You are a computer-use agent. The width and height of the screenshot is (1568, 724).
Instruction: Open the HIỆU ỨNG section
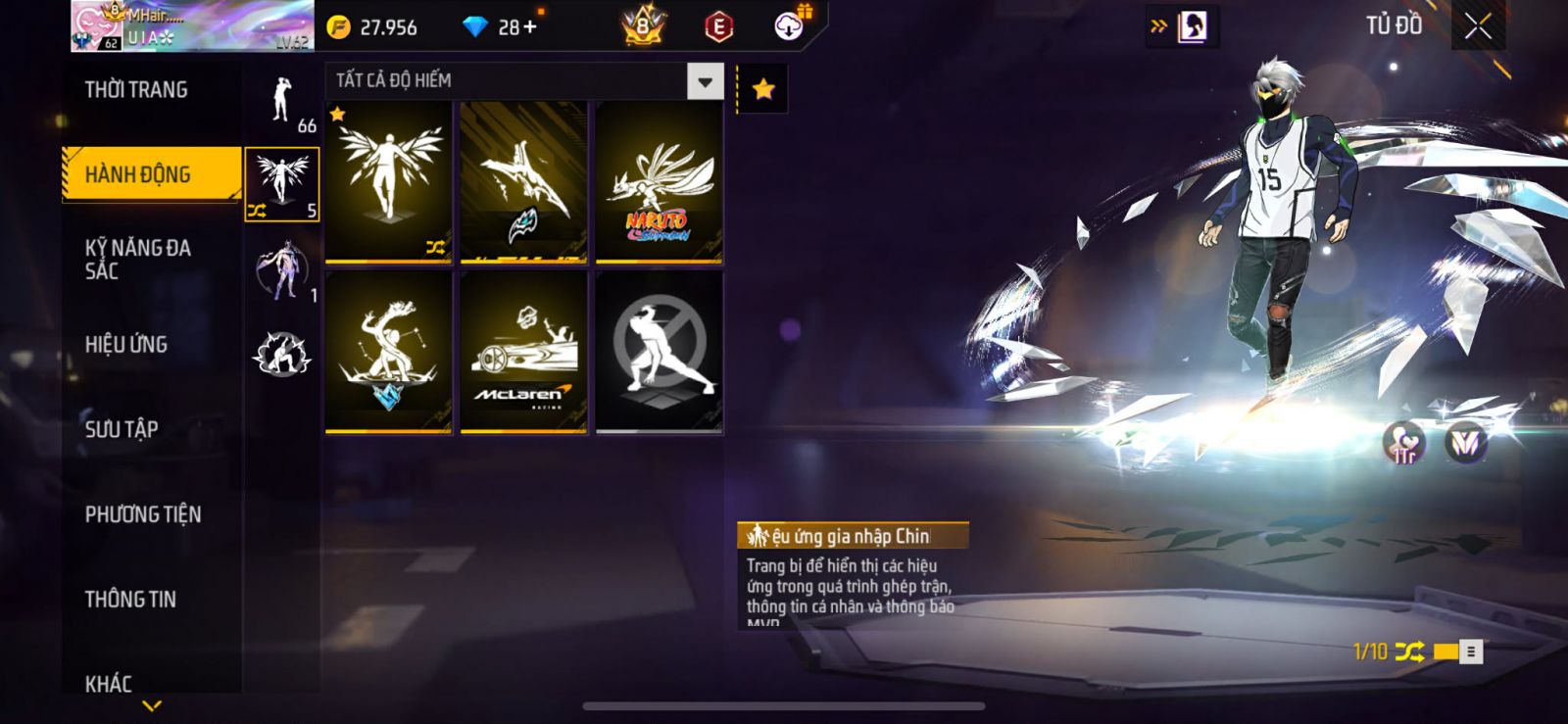tap(126, 344)
